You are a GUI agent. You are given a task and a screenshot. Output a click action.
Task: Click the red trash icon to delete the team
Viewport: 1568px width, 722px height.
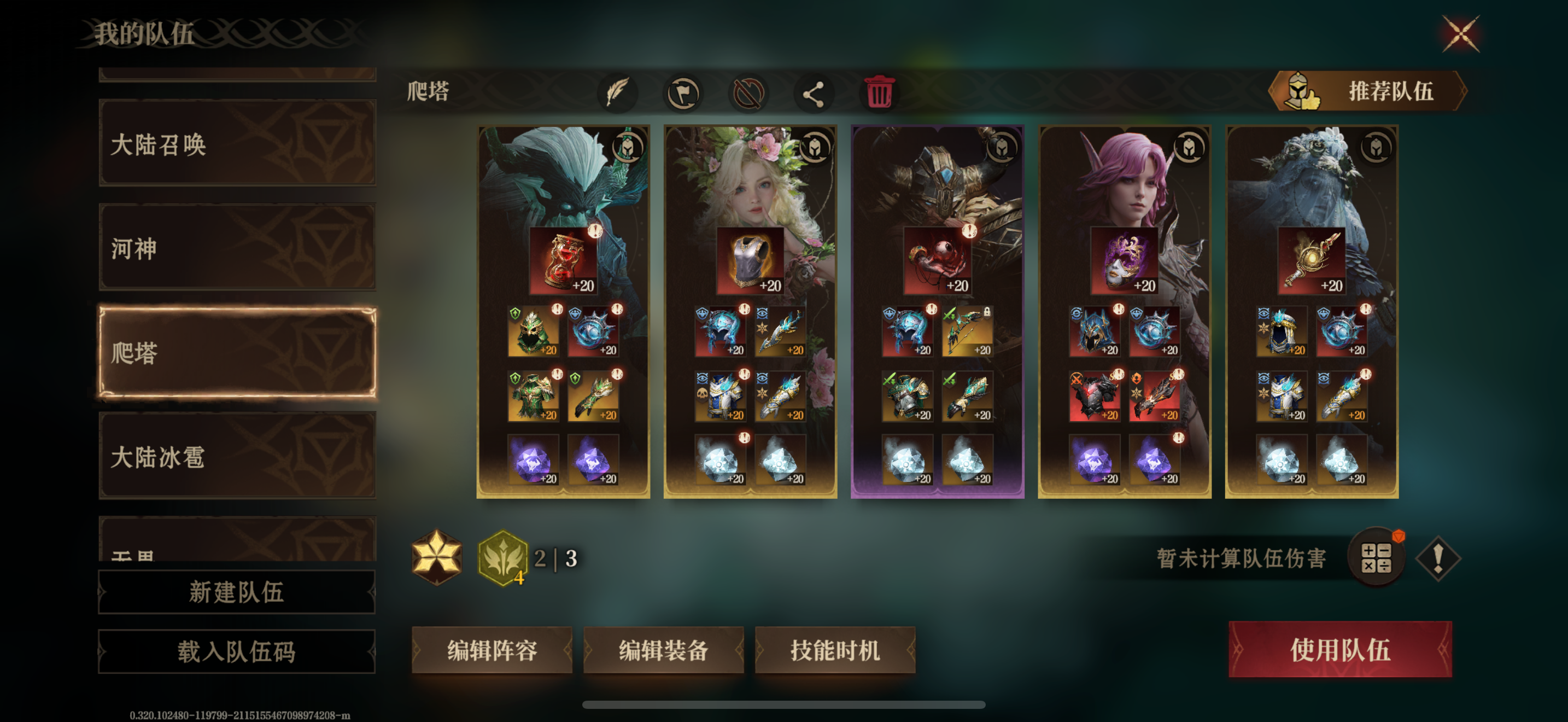pos(879,92)
